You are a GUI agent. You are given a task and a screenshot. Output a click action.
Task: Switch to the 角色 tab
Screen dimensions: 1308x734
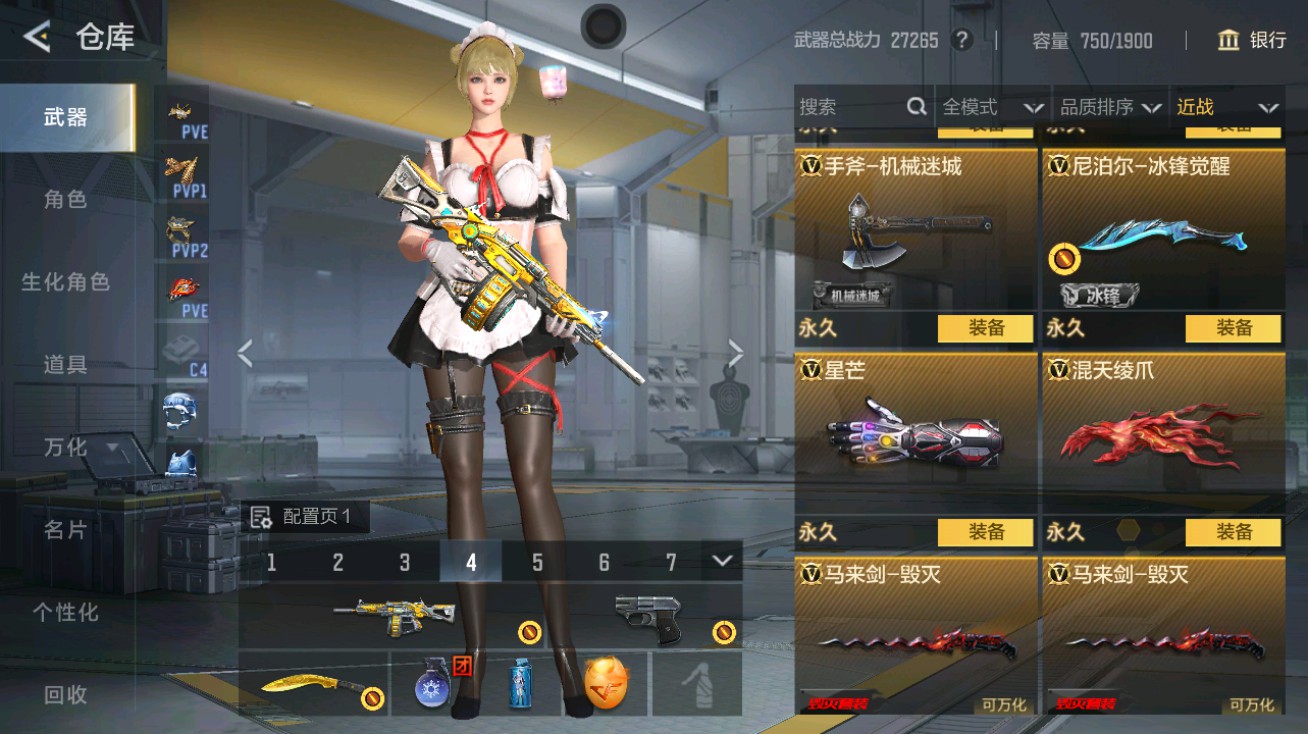click(x=65, y=200)
